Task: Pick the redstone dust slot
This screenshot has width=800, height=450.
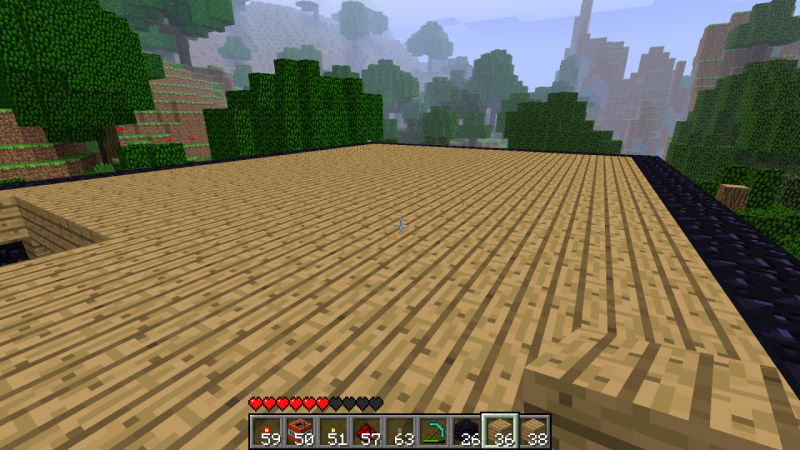Action: point(366,431)
